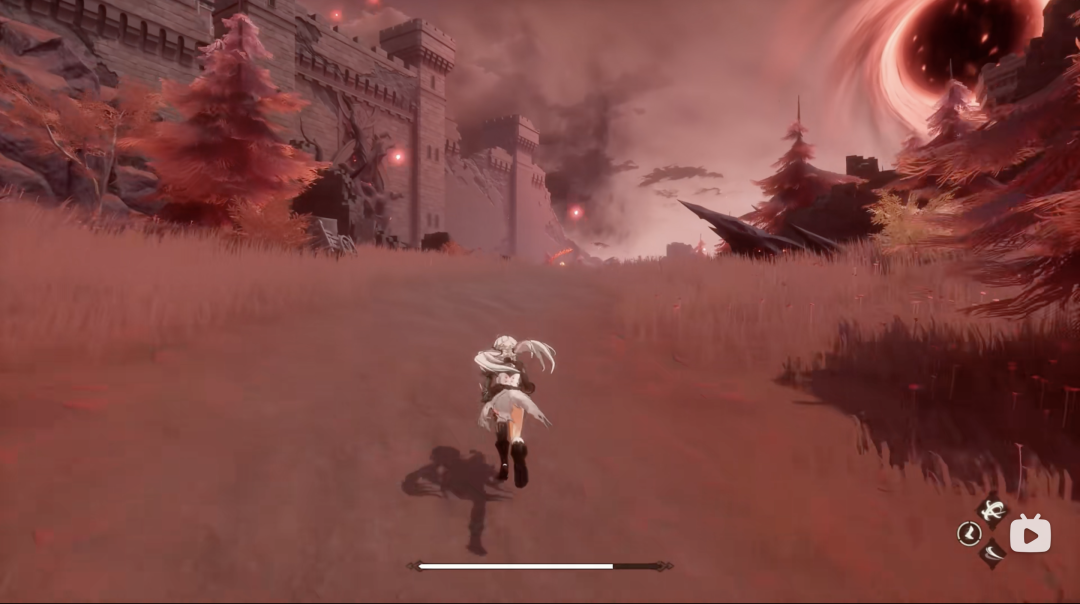The height and width of the screenshot is (604, 1080).
Task: Trigger the boot dash ability
Action: coord(968,534)
